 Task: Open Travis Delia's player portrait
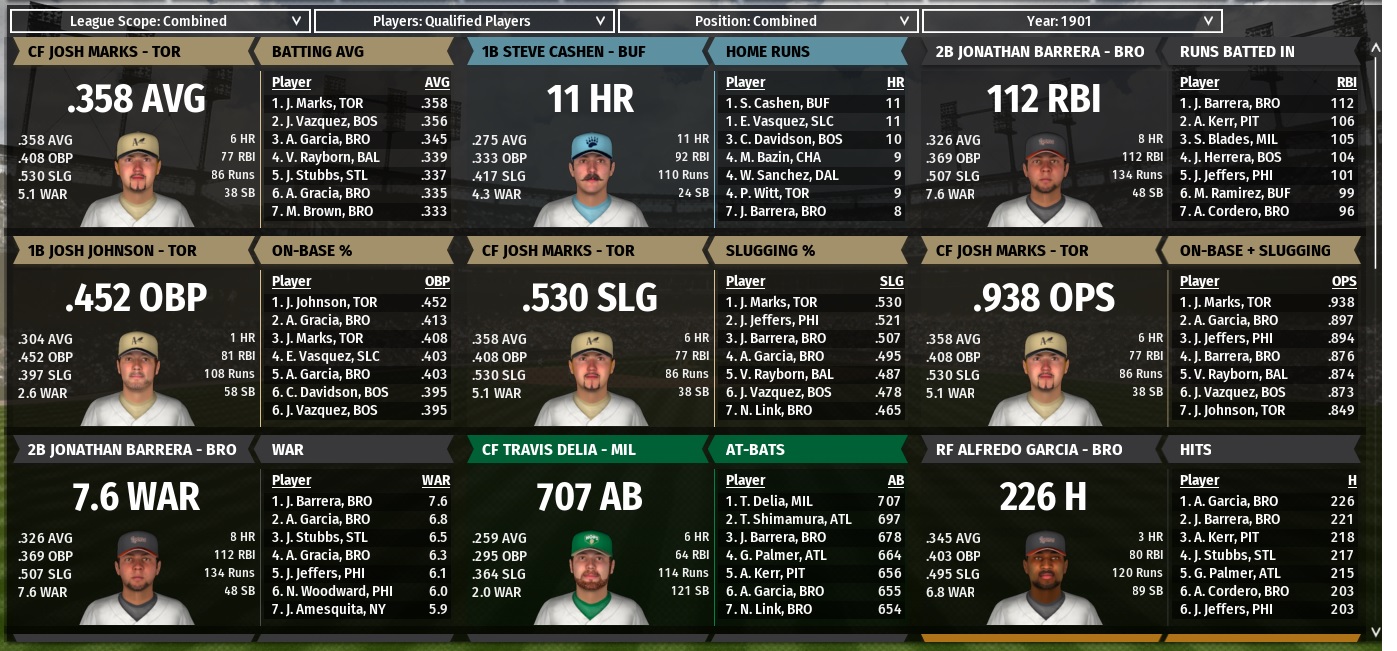click(x=591, y=578)
